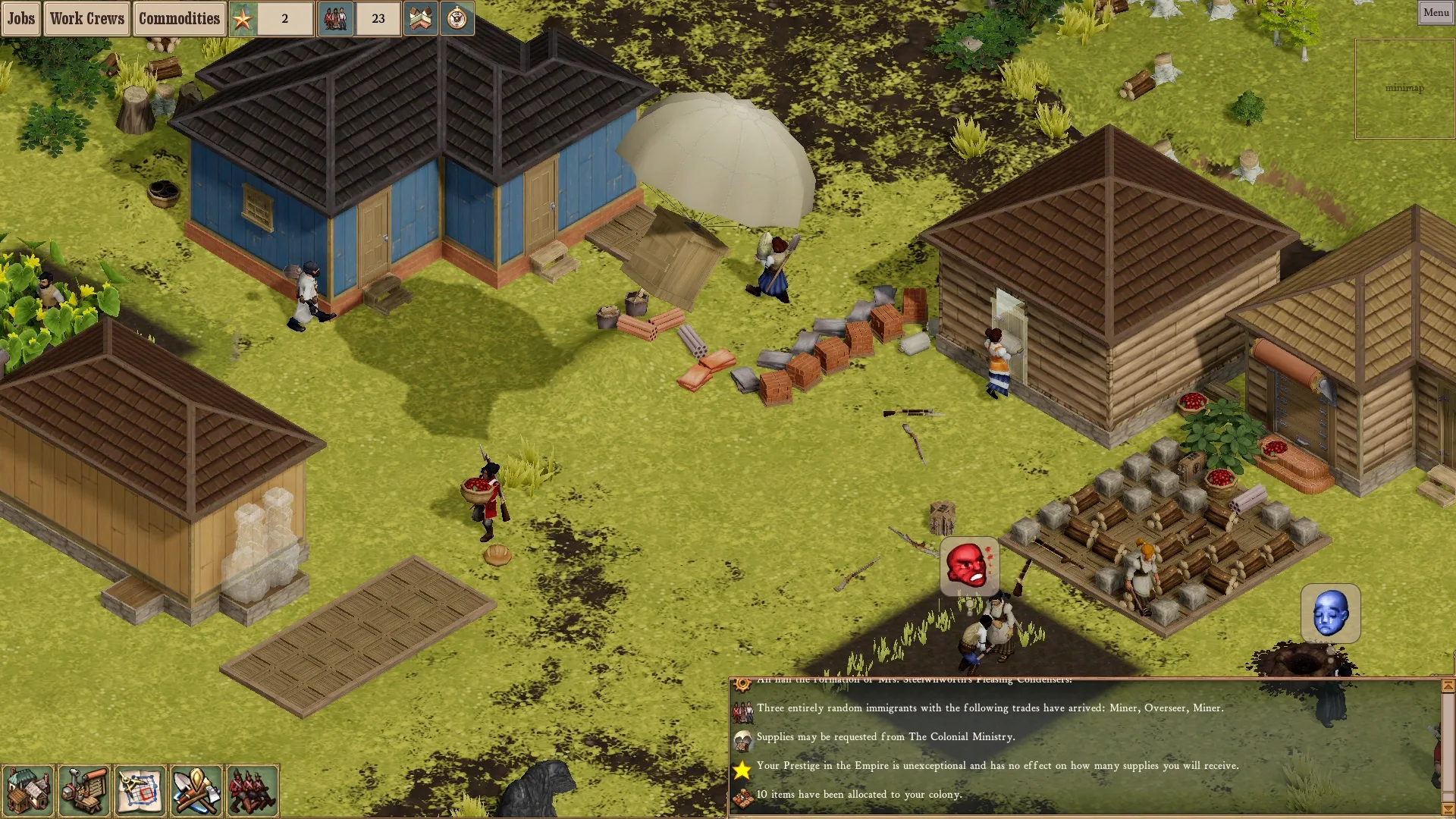Open the Work Crews panel
Viewport: 1456px width, 819px height.
coord(86,19)
